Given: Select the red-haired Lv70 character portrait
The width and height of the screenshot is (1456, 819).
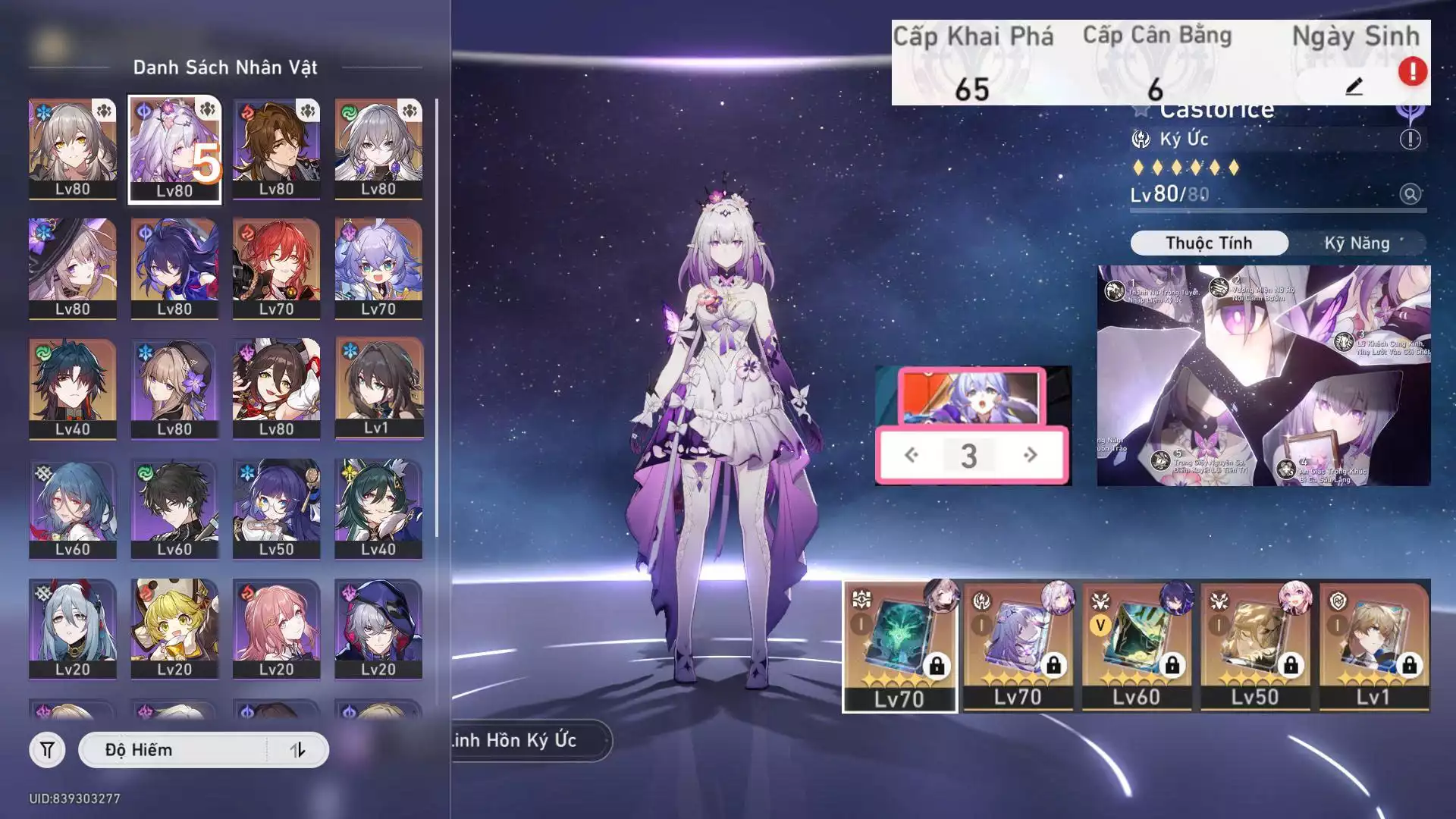Looking at the screenshot, I should pos(276,268).
